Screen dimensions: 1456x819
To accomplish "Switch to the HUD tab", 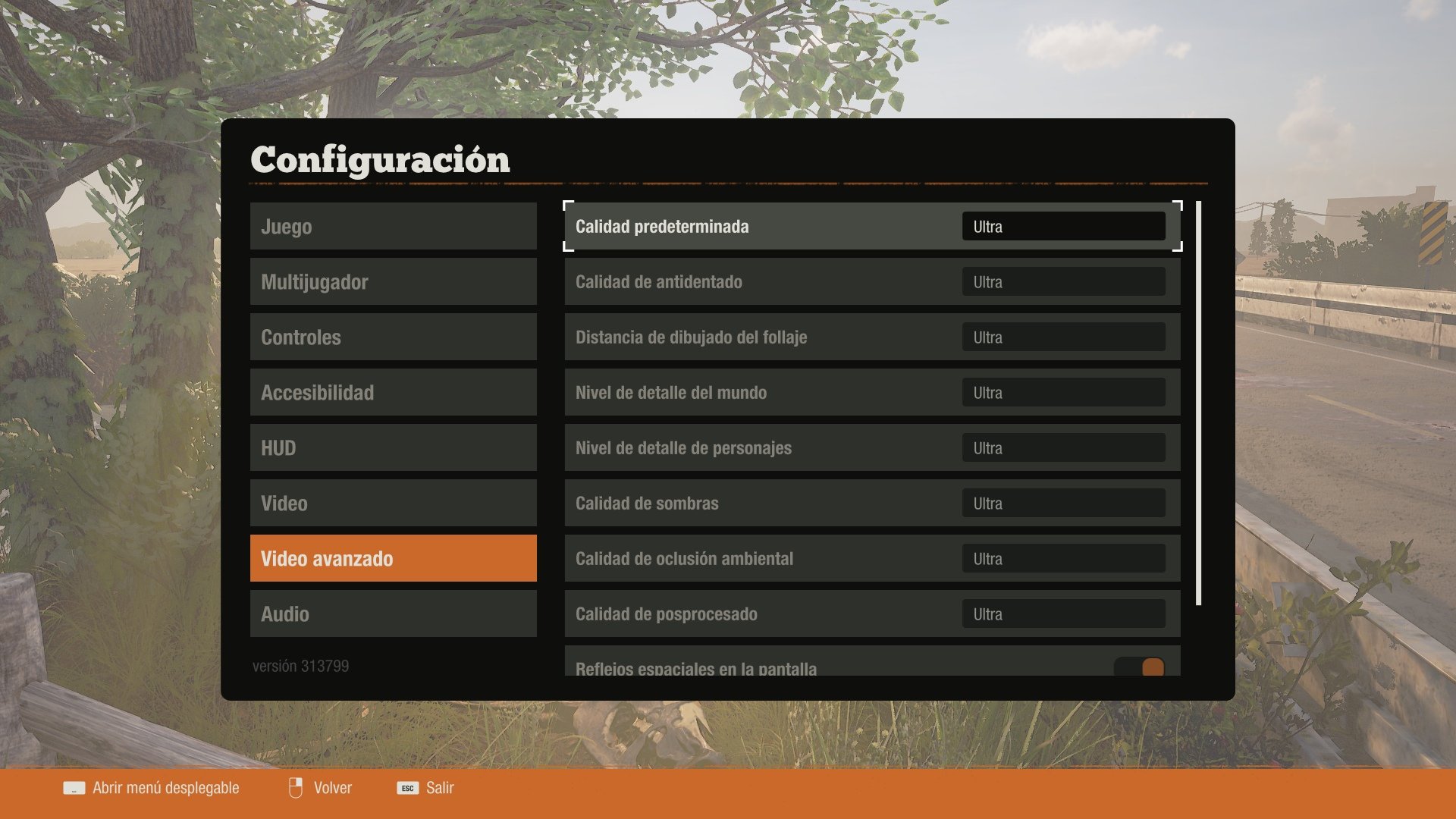I will [393, 447].
